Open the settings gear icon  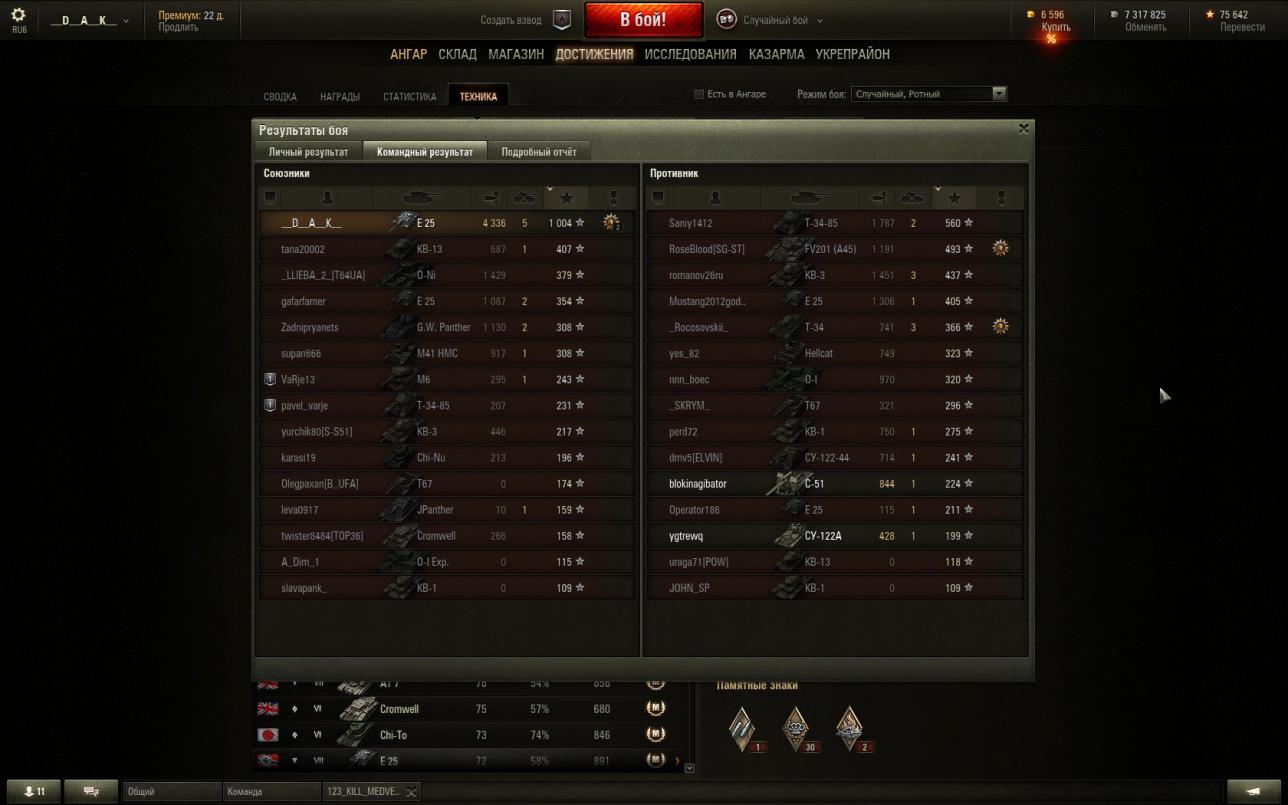click(x=19, y=16)
